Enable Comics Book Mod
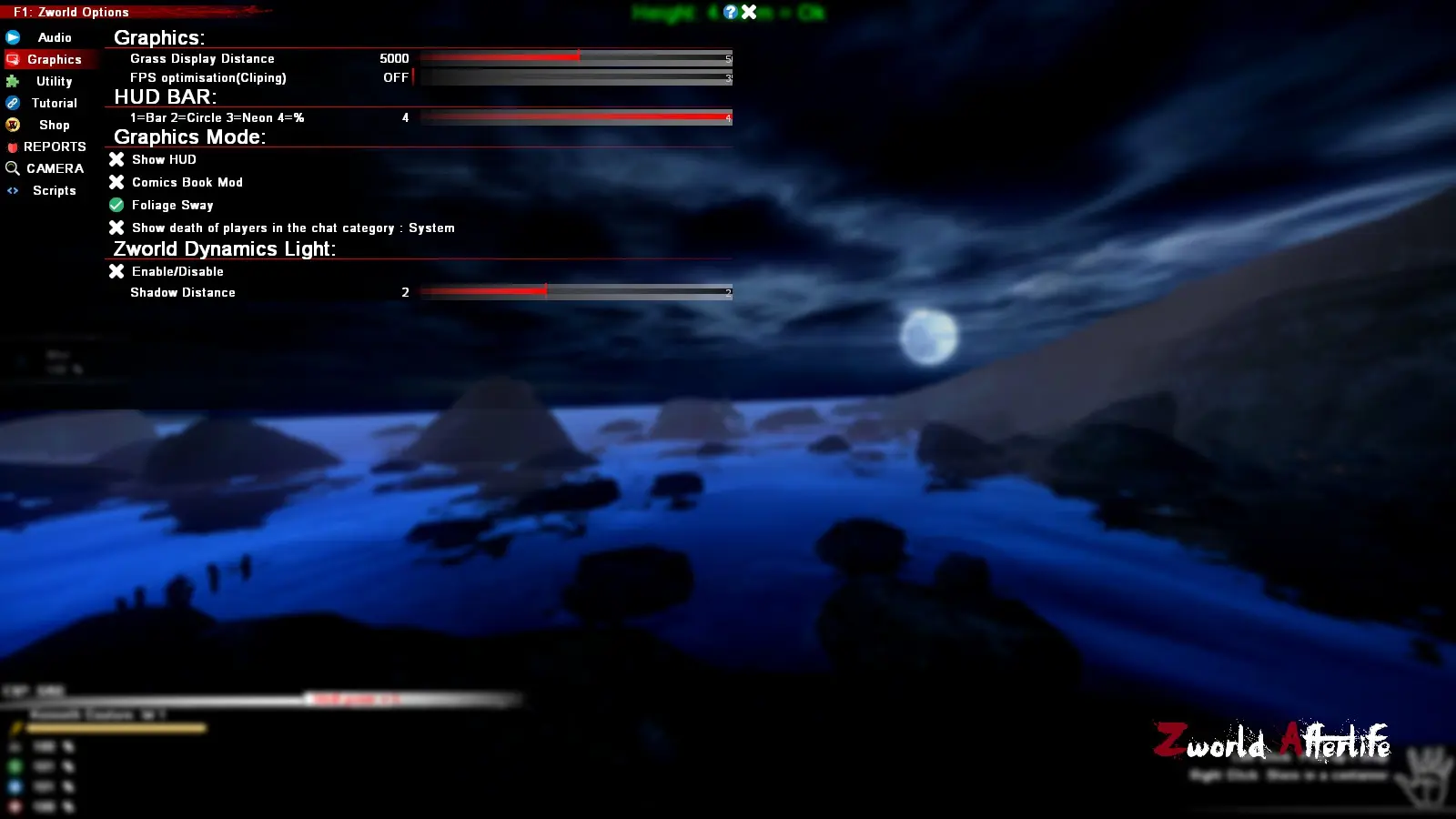This screenshot has height=819, width=1456. (116, 182)
